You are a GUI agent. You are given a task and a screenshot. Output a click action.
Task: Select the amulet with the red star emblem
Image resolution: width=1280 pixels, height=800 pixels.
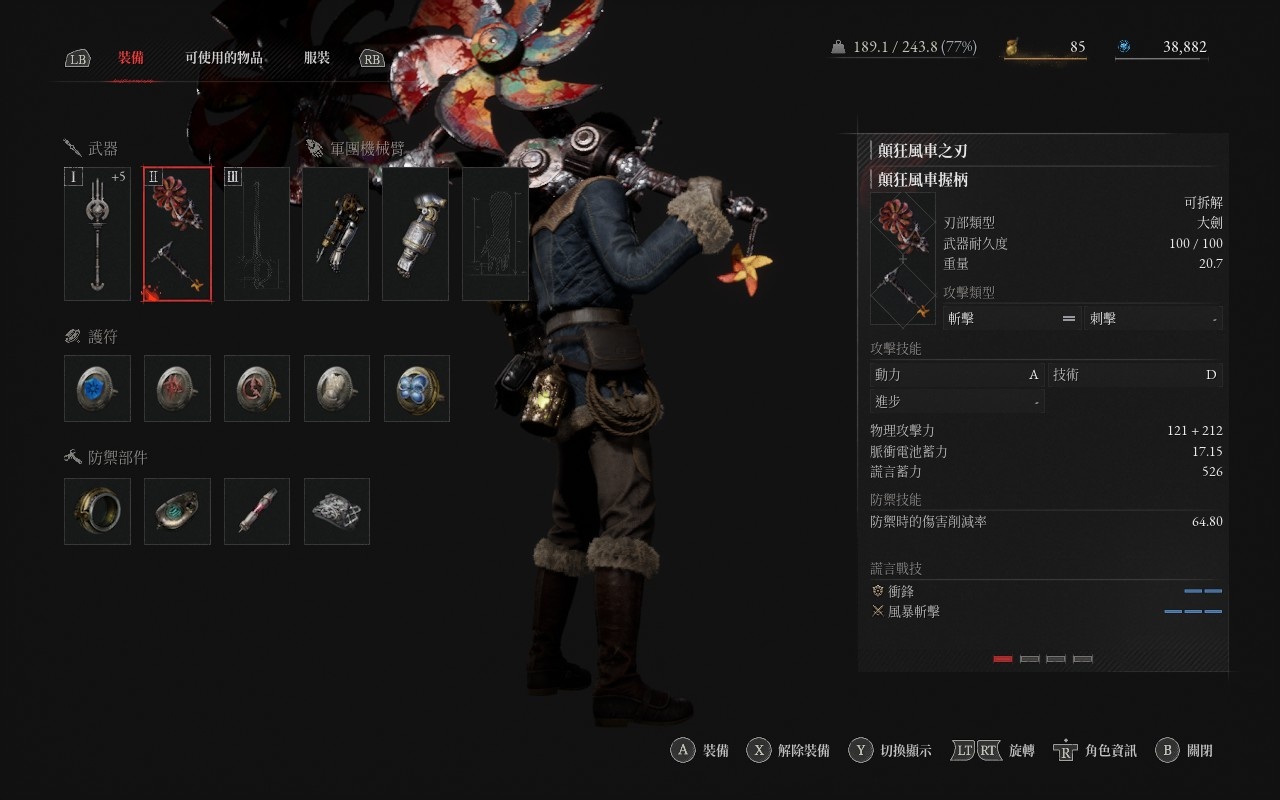[177, 388]
